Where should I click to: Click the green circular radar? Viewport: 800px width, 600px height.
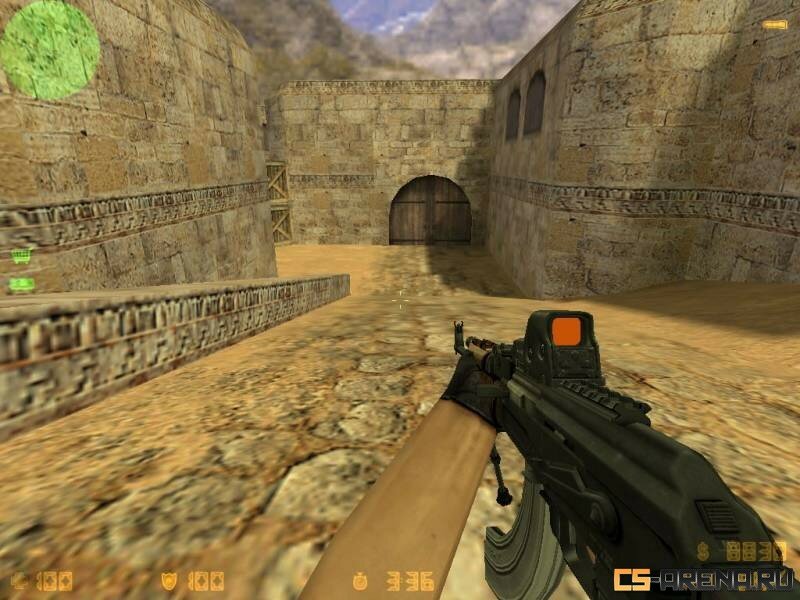coord(50,50)
